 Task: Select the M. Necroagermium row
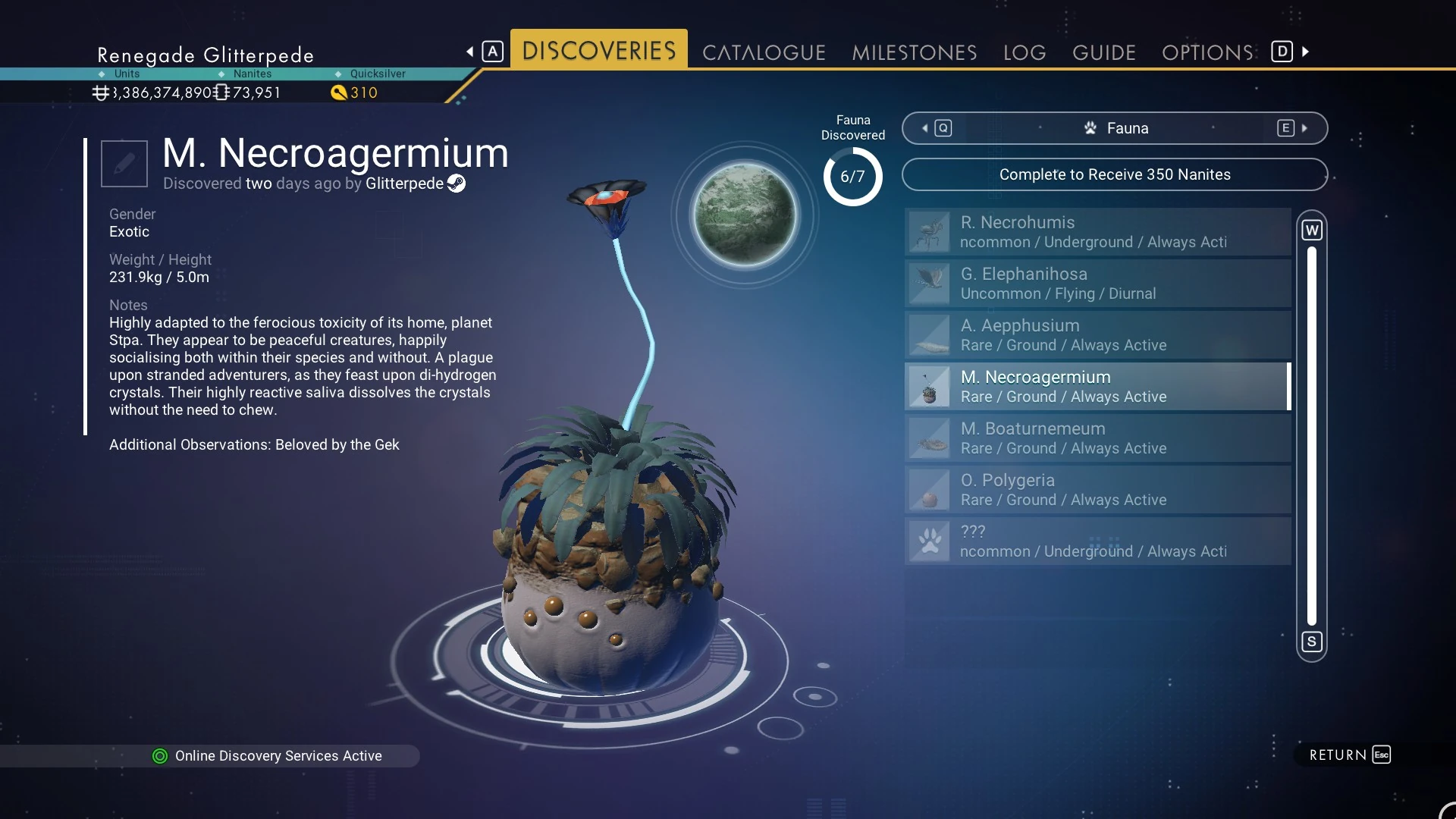[1097, 387]
